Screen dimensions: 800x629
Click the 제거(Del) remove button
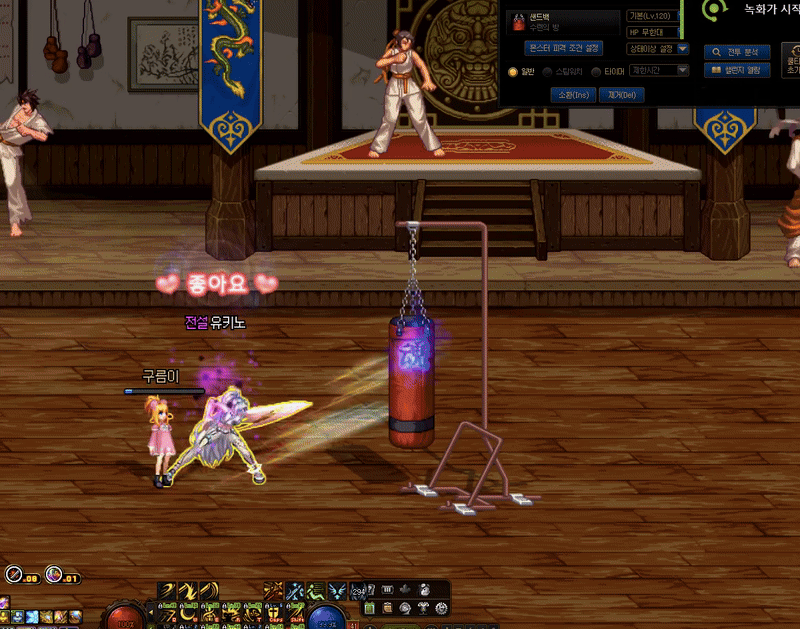click(x=620, y=94)
